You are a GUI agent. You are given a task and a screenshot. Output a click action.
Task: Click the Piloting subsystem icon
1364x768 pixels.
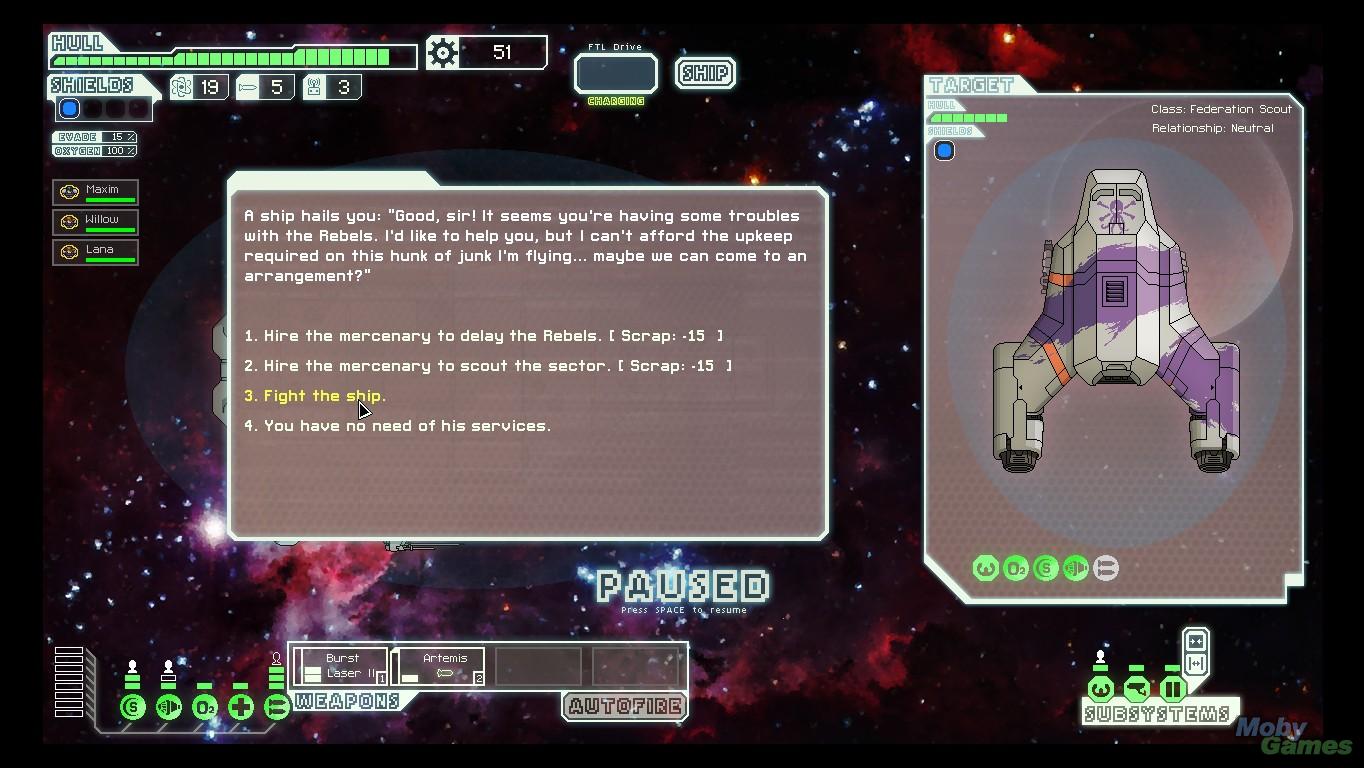click(x=1099, y=688)
